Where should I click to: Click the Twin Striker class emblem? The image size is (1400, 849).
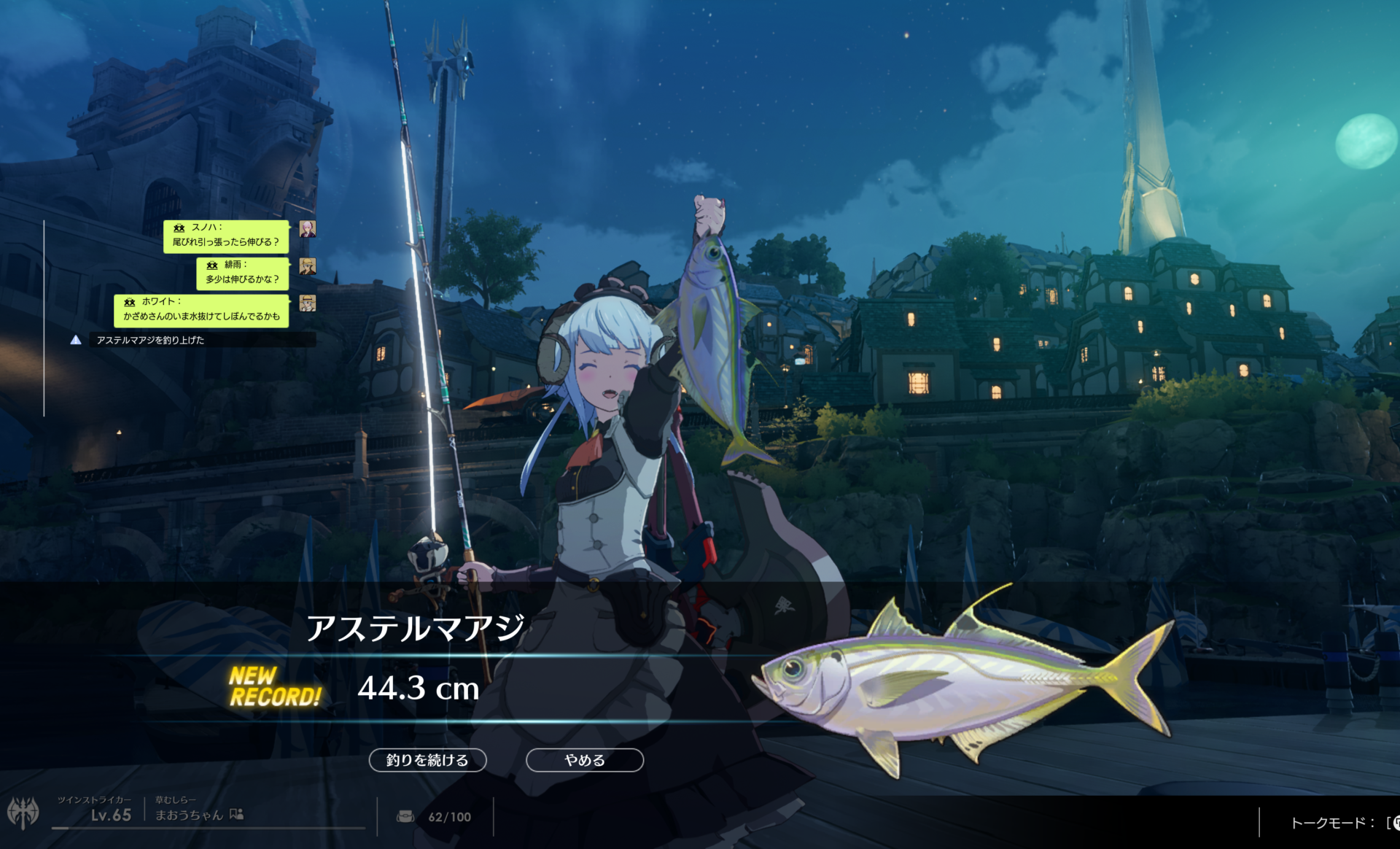tap(23, 813)
